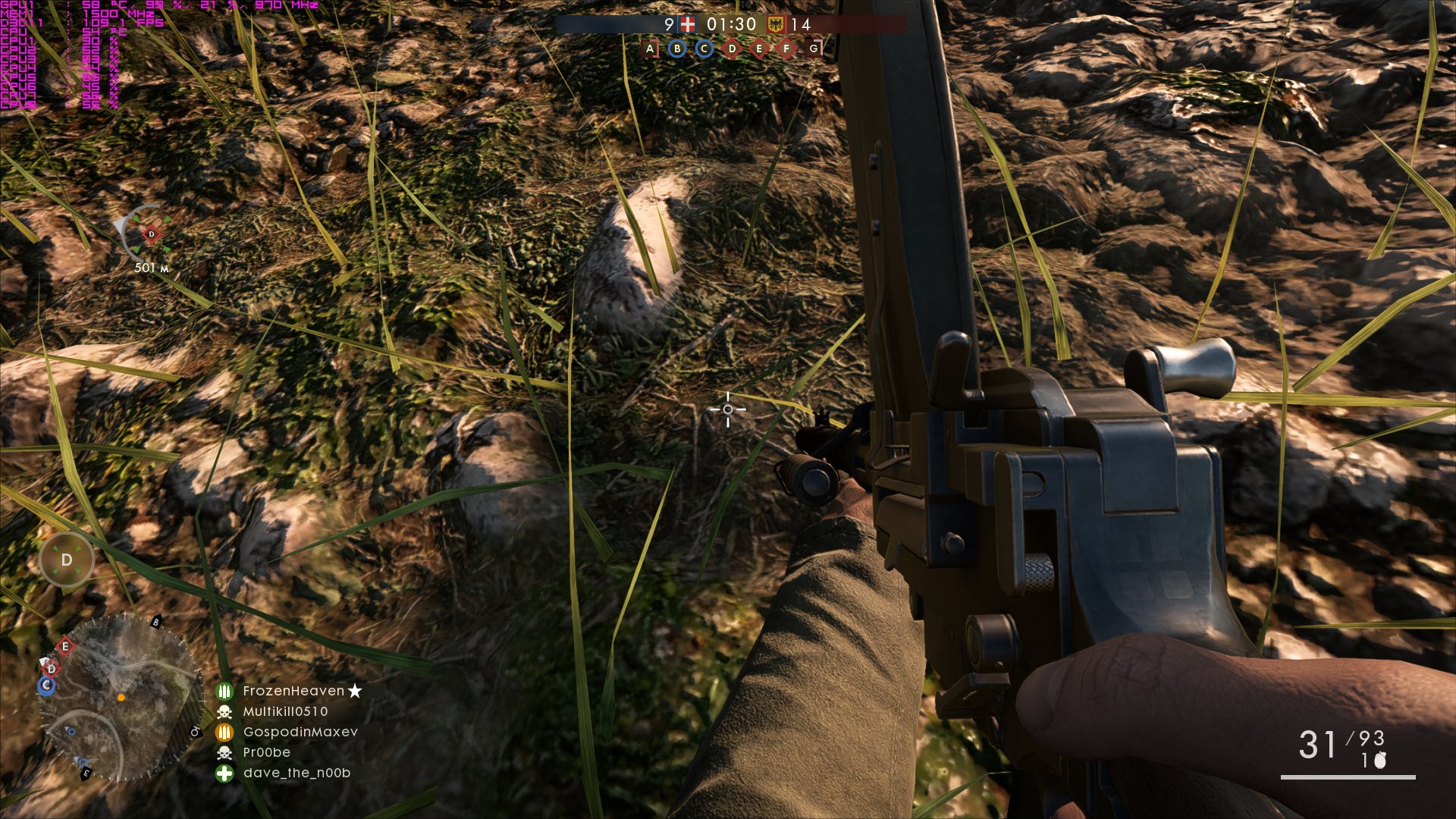Select squad leader FrozenHeaven in squad list
1456x819 pixels.
(x=293, y=691)
